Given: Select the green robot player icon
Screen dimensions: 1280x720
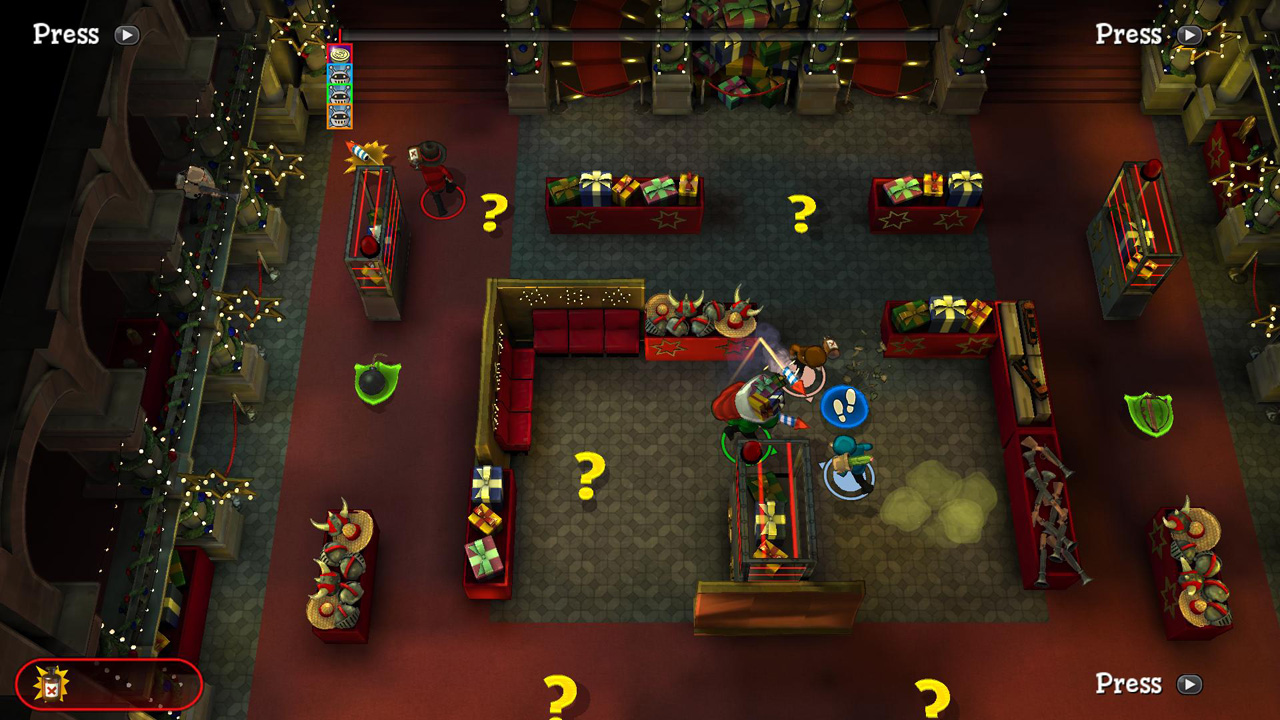Looking at the screenshot, I should pyautogui.click(x=340, y=93).
